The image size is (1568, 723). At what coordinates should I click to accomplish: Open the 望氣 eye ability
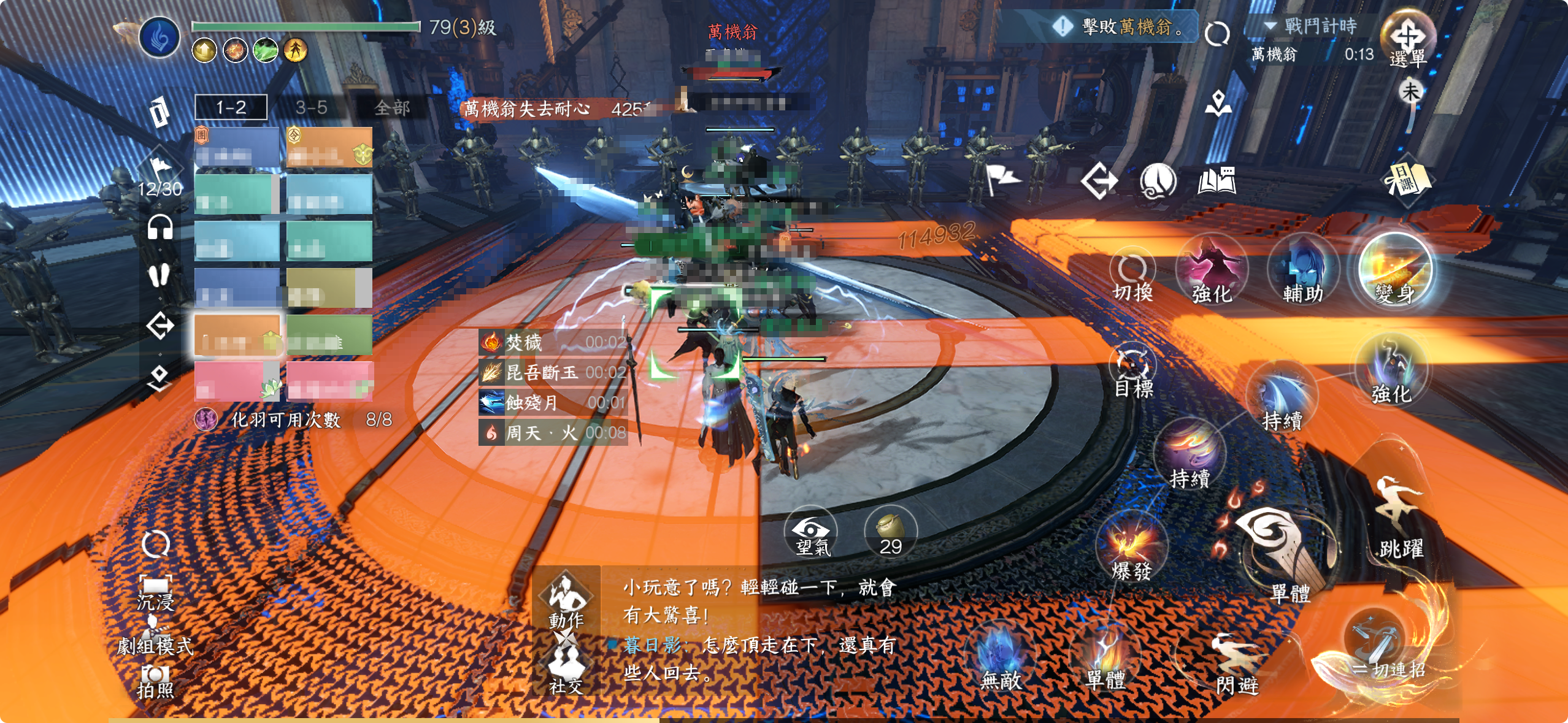[x=812, y=534]
